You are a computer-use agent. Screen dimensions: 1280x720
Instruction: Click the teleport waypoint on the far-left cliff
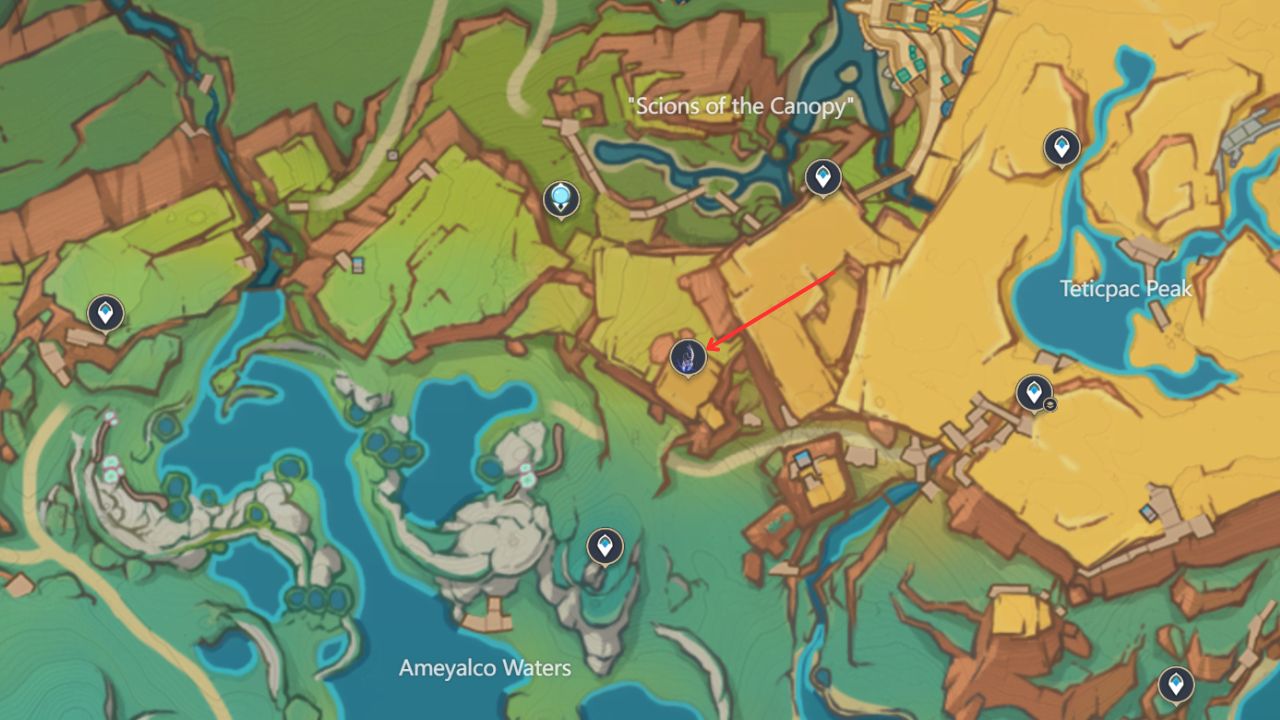click(x=106, y=311)
